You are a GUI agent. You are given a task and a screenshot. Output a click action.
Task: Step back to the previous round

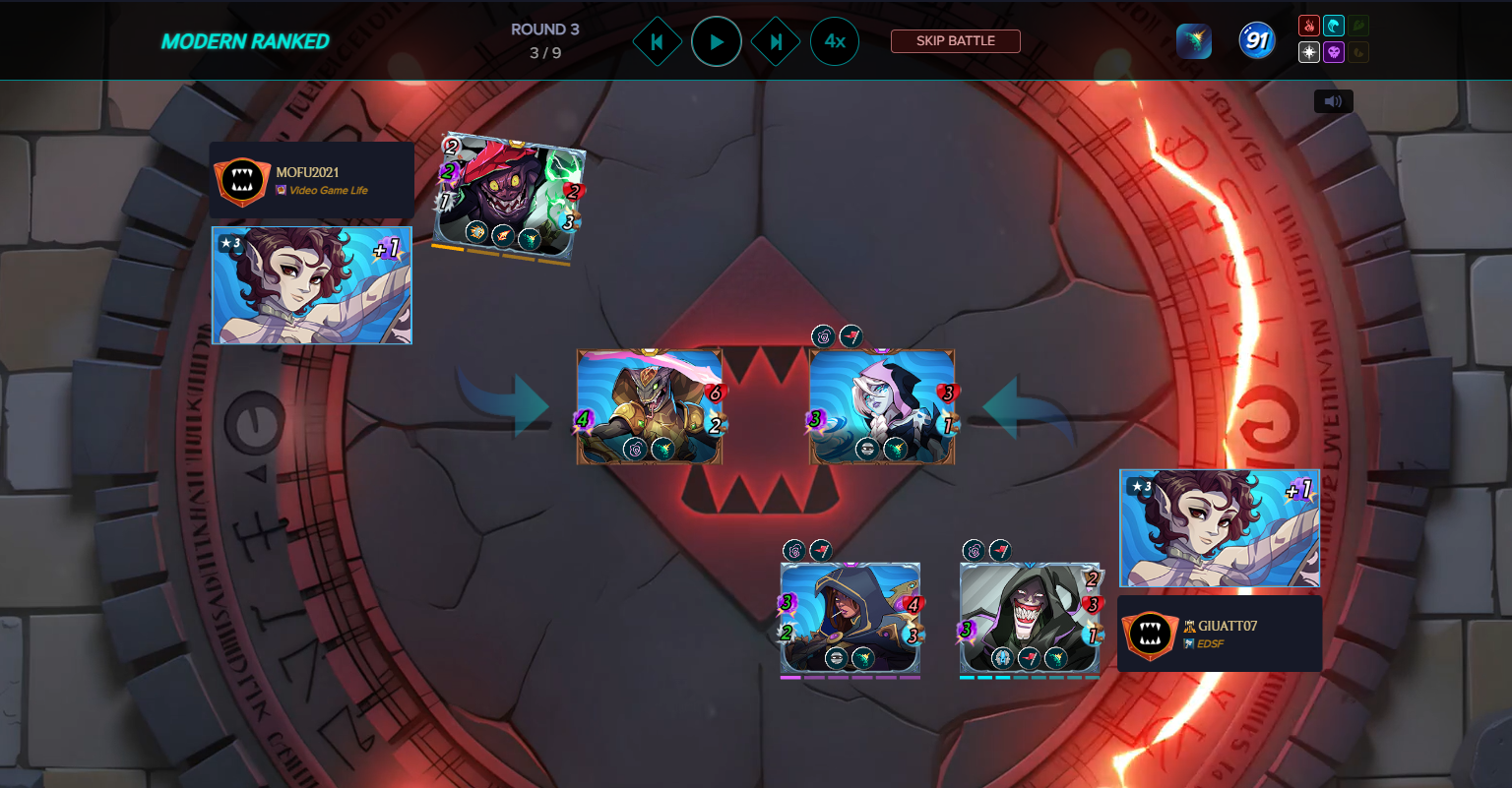(x=657, y=42)
